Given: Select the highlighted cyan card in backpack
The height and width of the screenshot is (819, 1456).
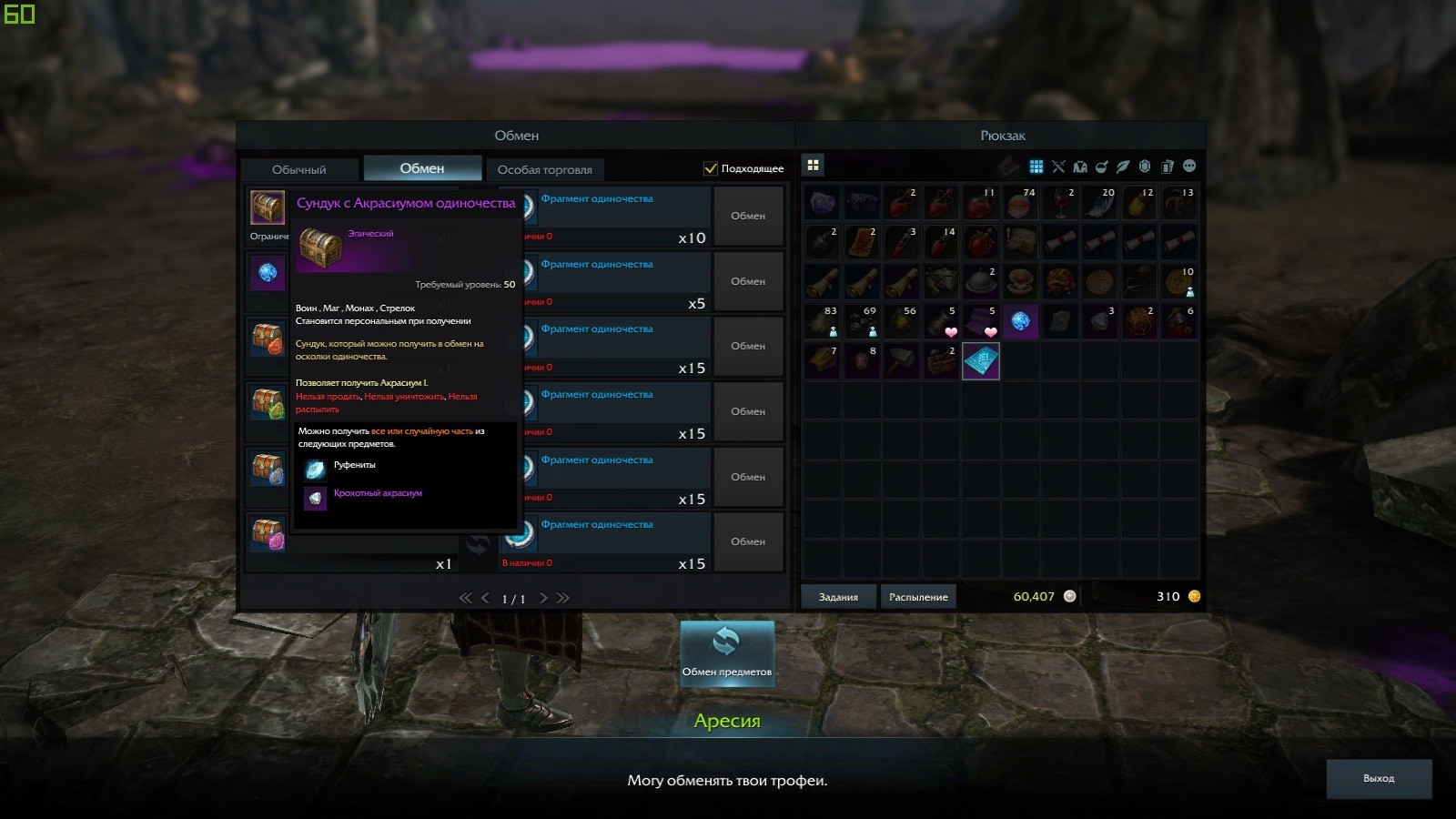Looking at the screenshot, I should pos(981,361).
